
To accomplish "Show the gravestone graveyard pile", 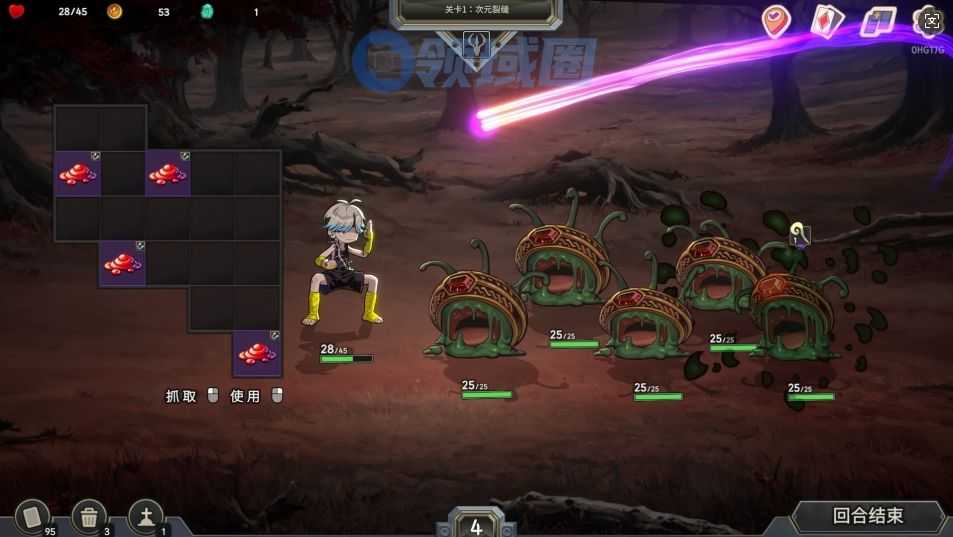I will coord(146,517).
